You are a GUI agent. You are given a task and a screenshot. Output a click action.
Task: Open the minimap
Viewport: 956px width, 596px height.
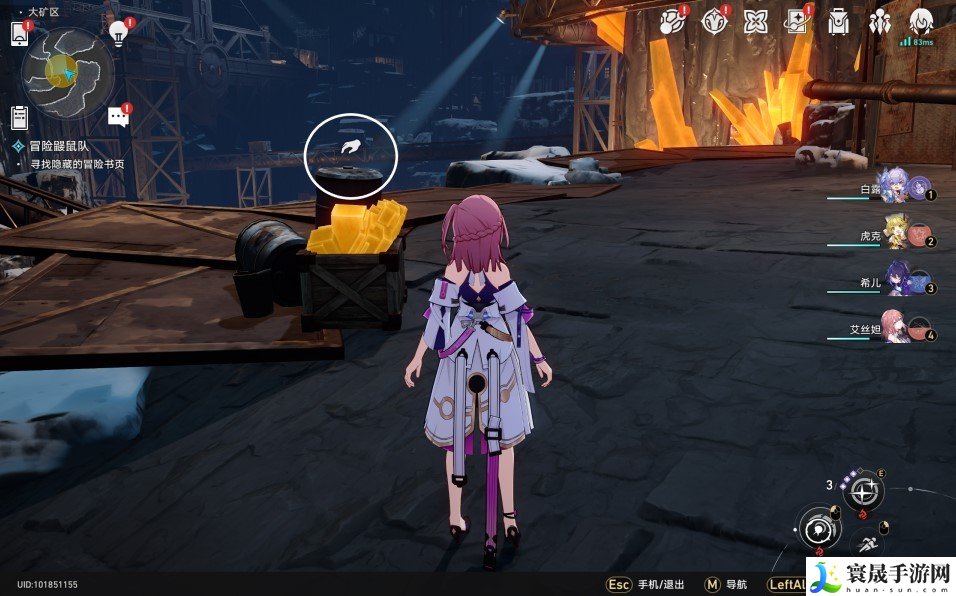(x=67, y=70)
